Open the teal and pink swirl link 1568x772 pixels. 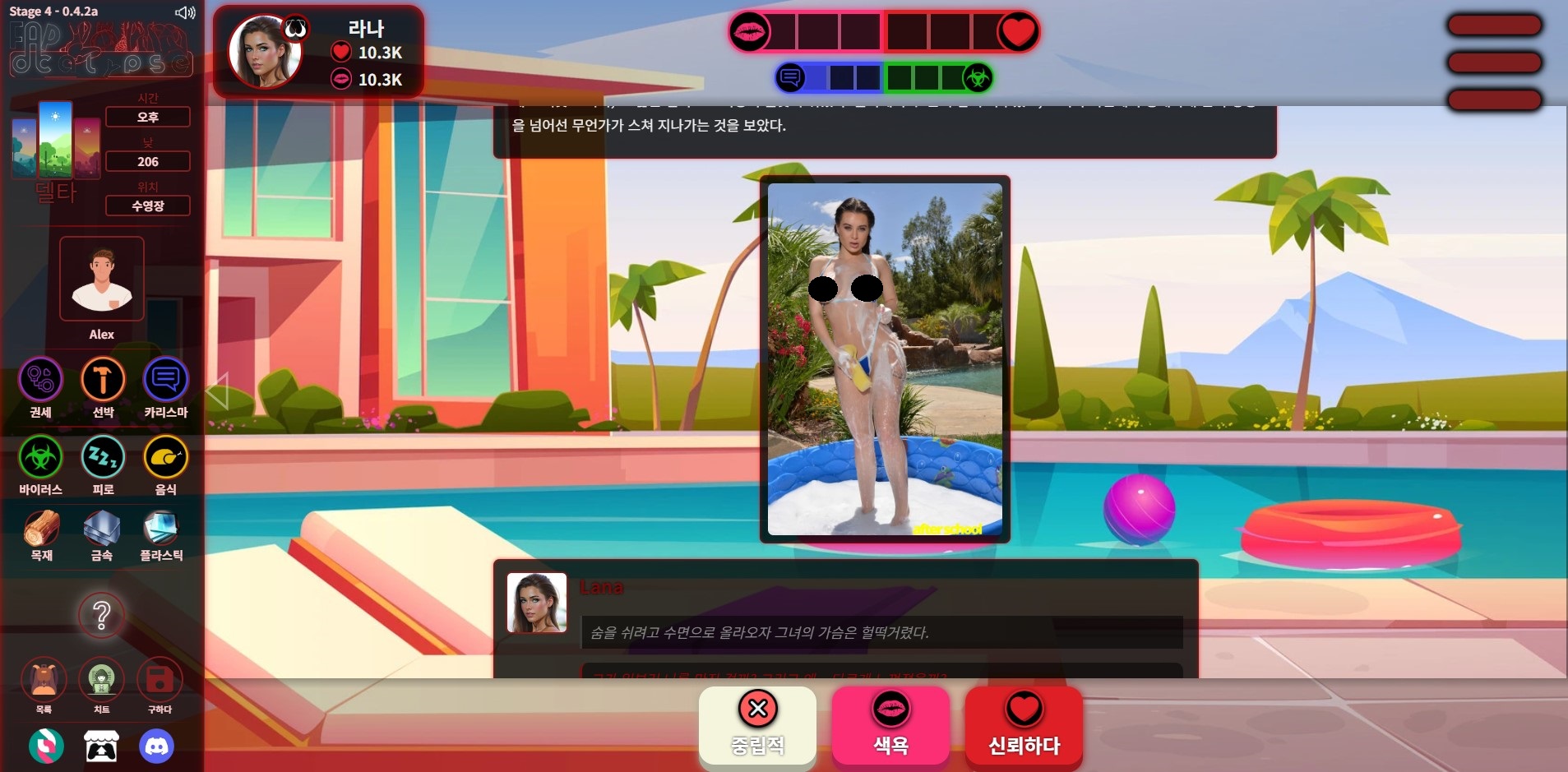pyautogui.click(x=46, y=747)
